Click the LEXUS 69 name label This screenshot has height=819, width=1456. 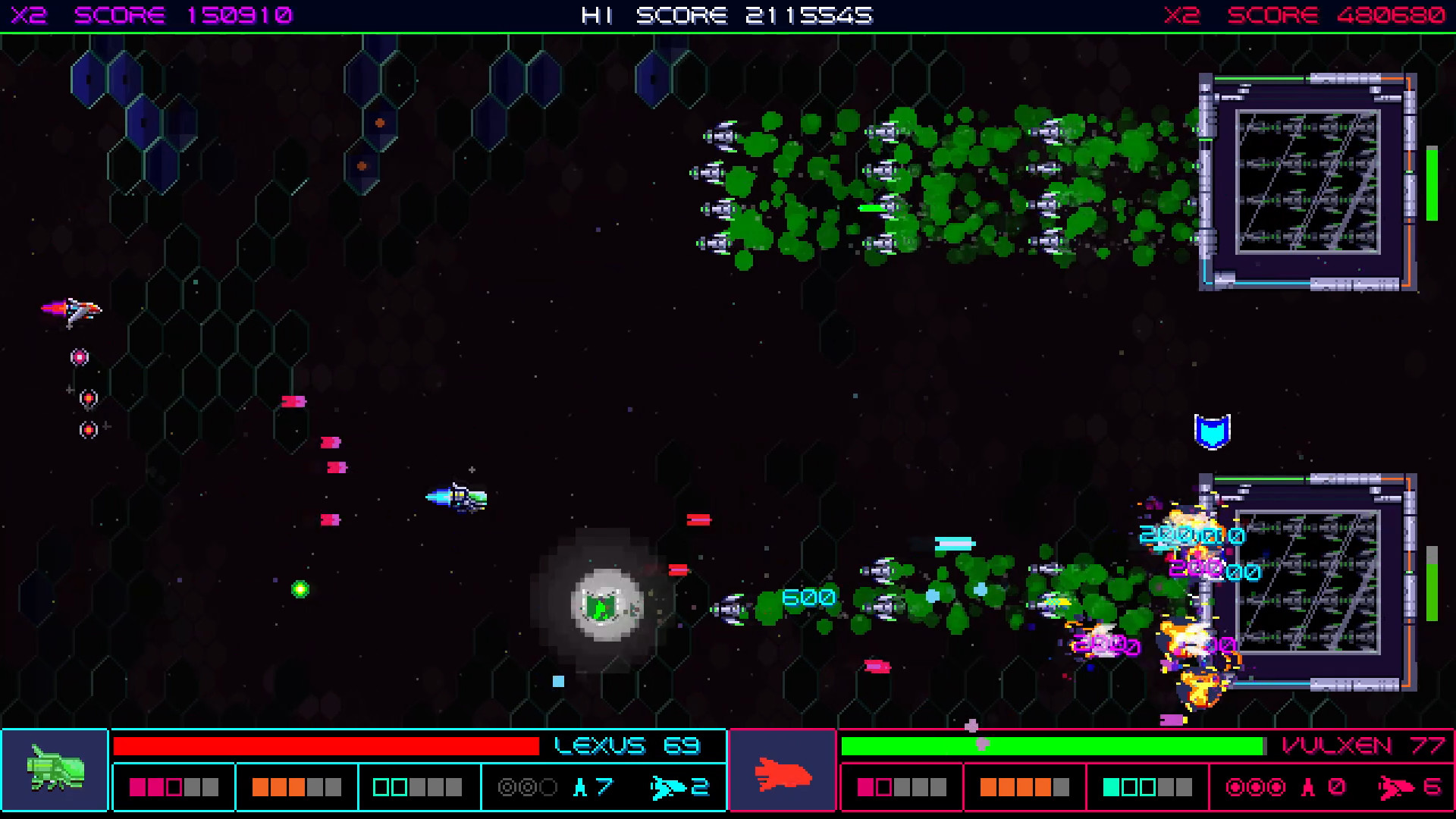pyautogui.click(x=626, y=745)
